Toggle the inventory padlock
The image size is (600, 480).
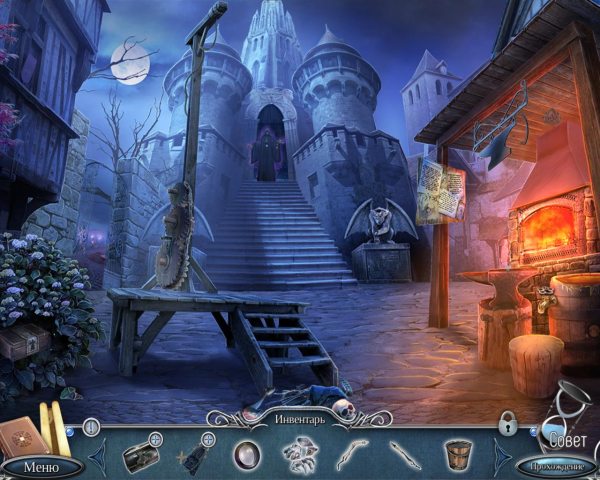tap(507, 423)
